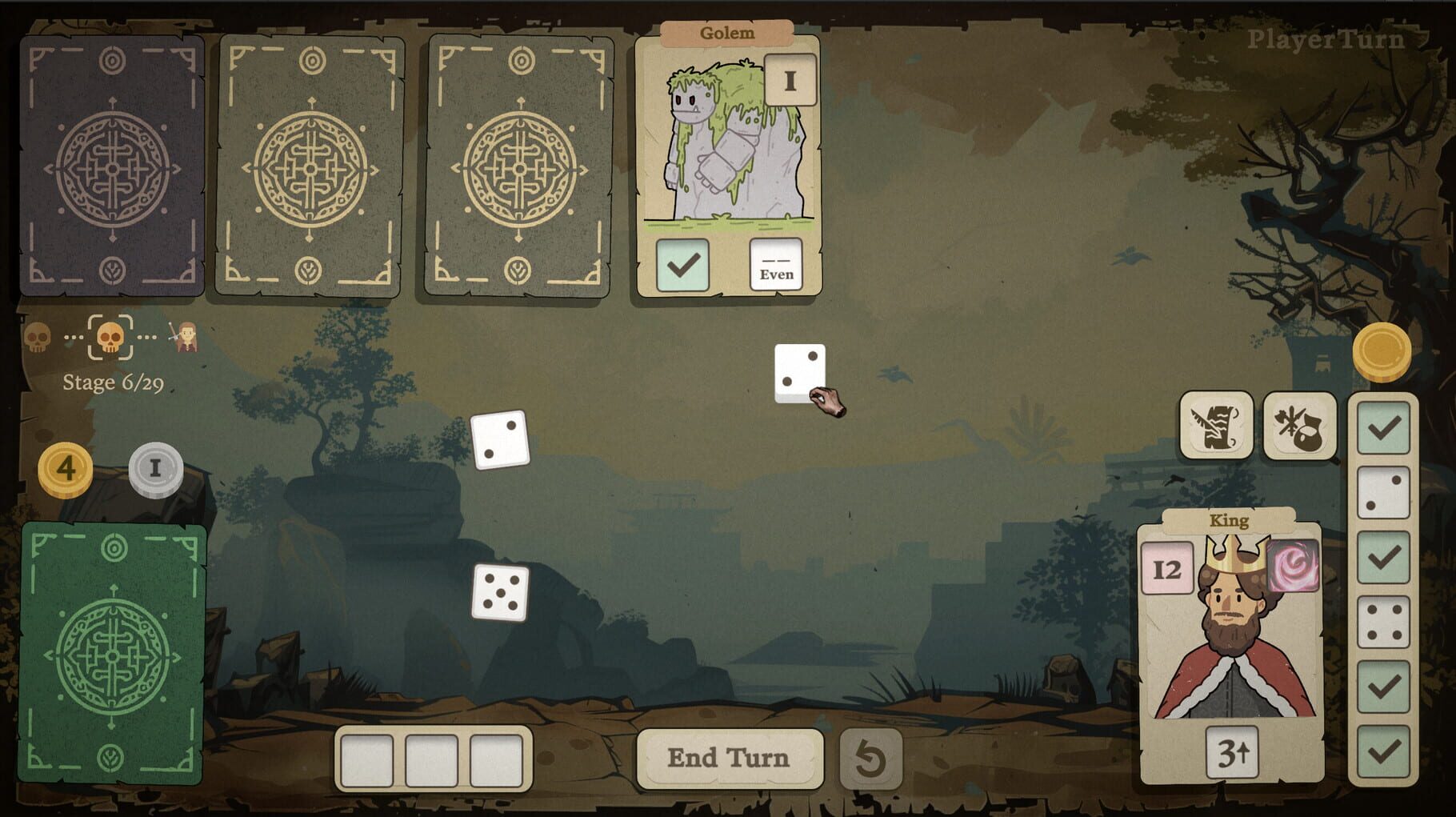Click the reroll arrow button beside End Turn

pyautogui.click(x=868, y=758)
